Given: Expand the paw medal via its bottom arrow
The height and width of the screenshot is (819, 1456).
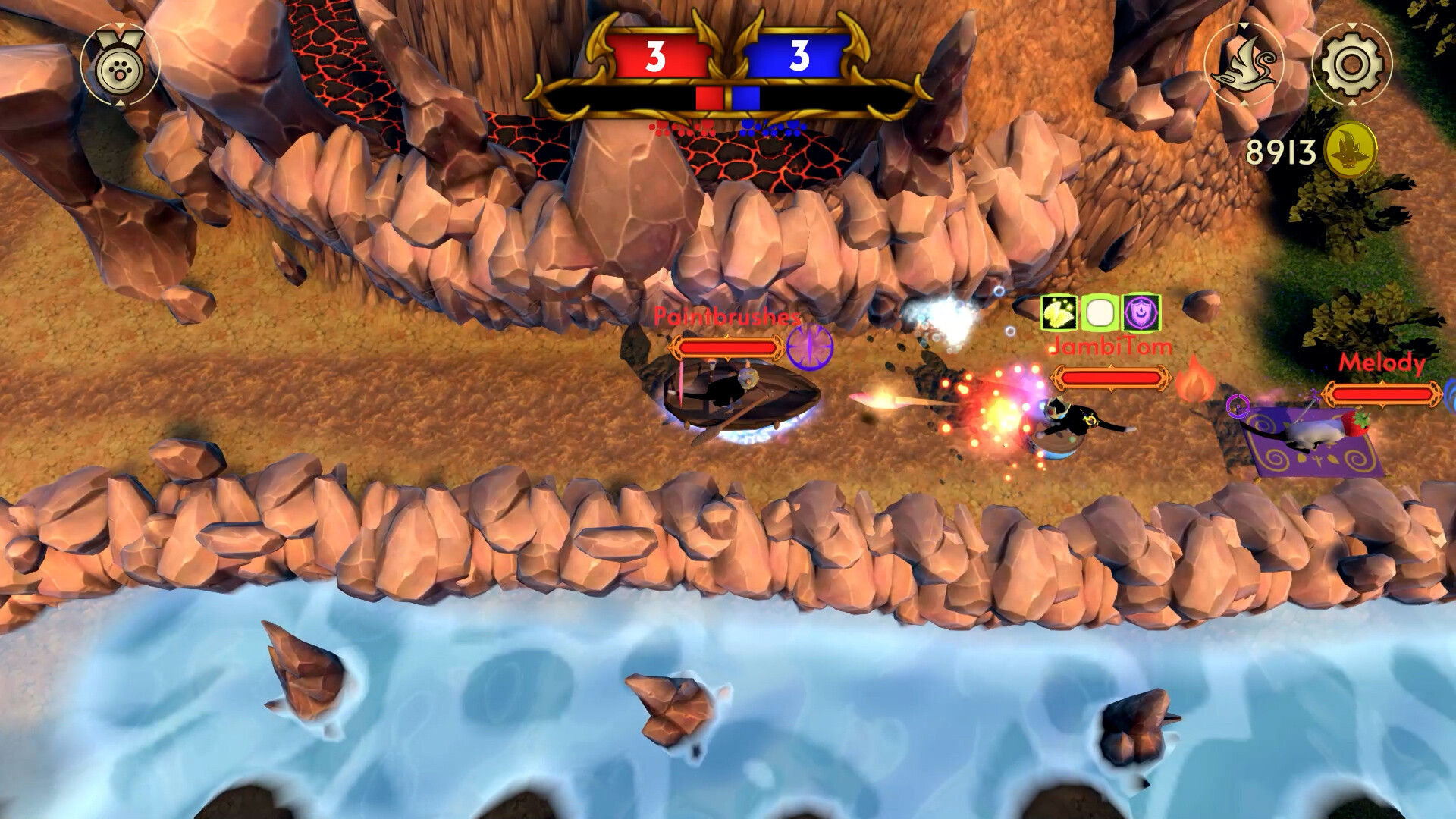Looking at the screenshot, I should pyautogui.click(x=119, y=102).
